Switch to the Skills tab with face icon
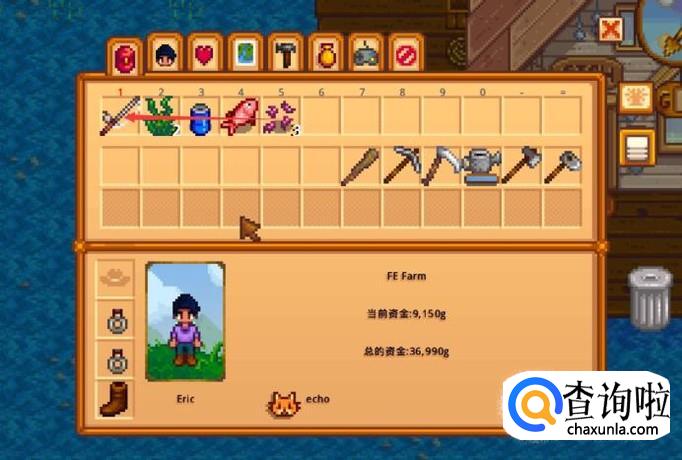This screenshot has height=460, width=682. click(x=164, y=56)
